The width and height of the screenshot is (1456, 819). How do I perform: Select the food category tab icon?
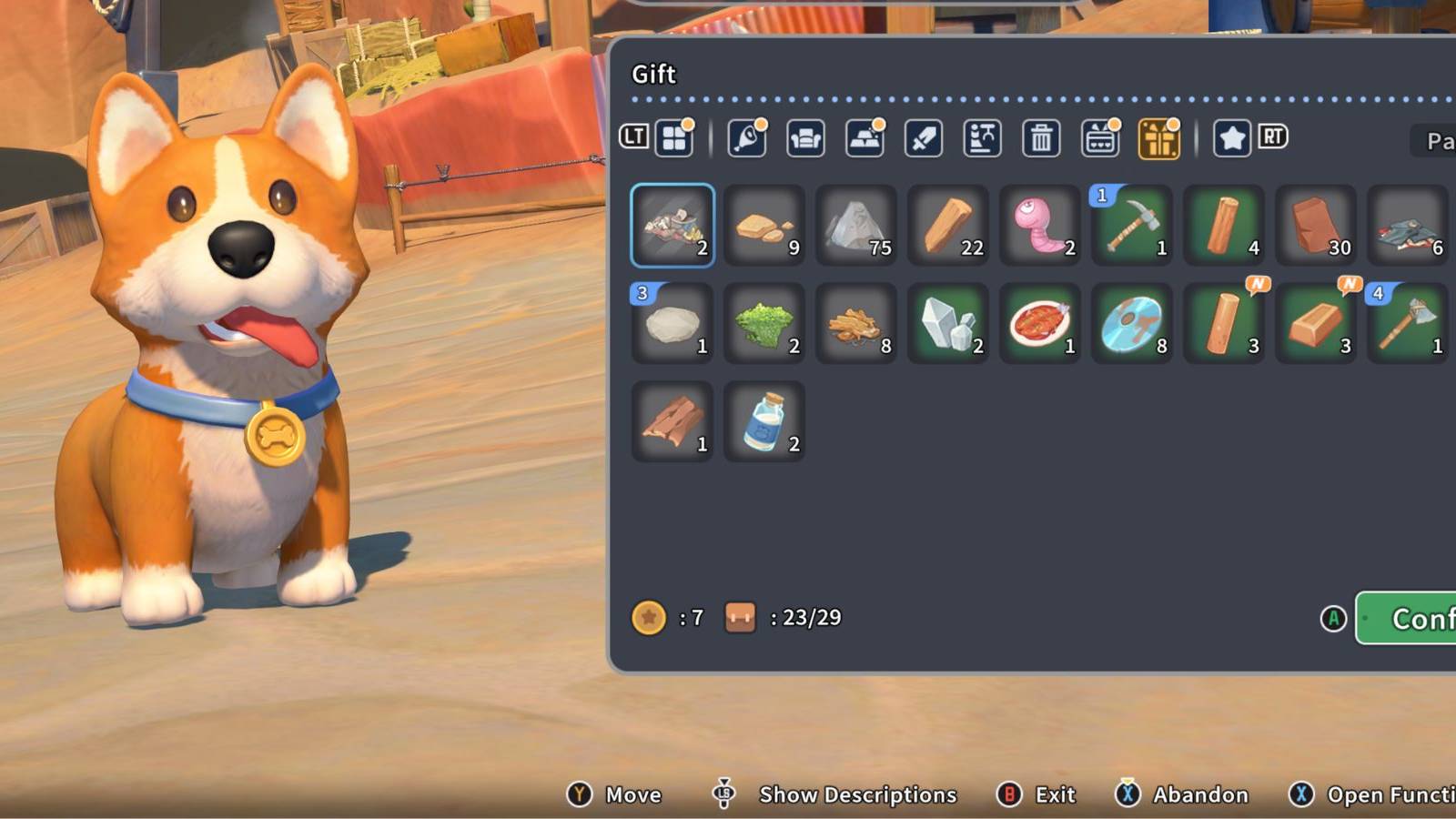click(747, 138)
